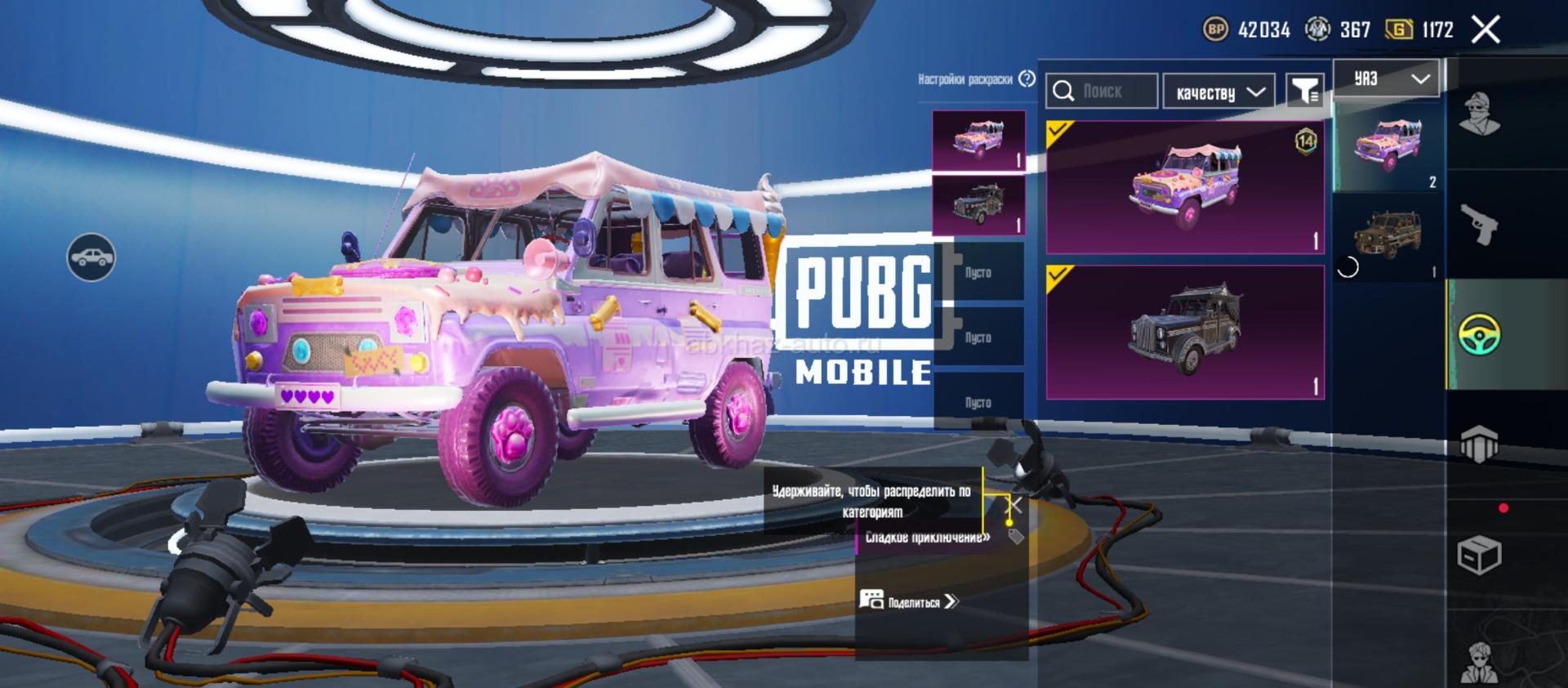Switch to the character outfits tab
This screenshot has width=1568, height=688.
(1479, 114)
